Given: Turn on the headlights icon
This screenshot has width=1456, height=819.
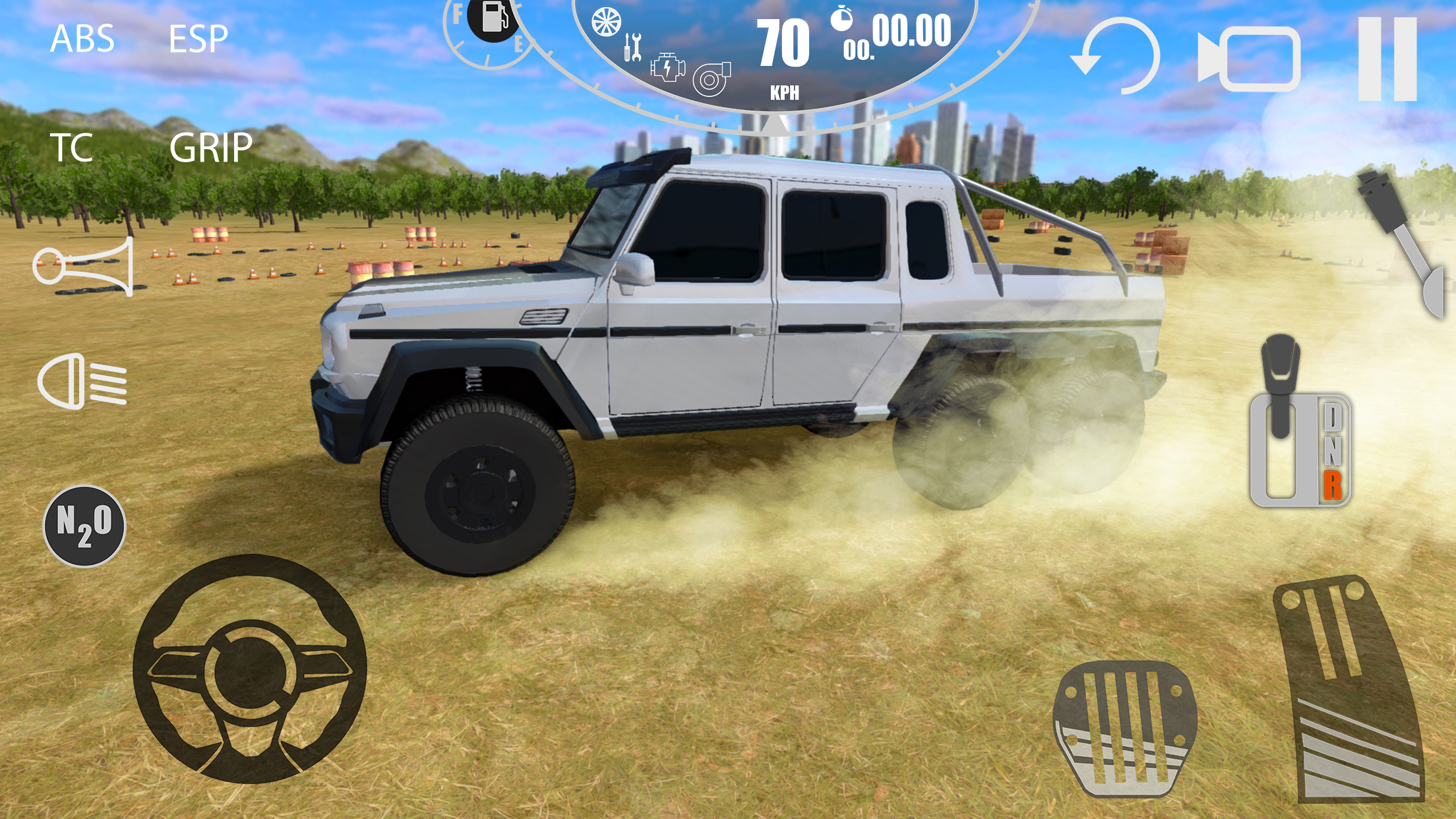Looking at the screenshot, I should [82, 382].
